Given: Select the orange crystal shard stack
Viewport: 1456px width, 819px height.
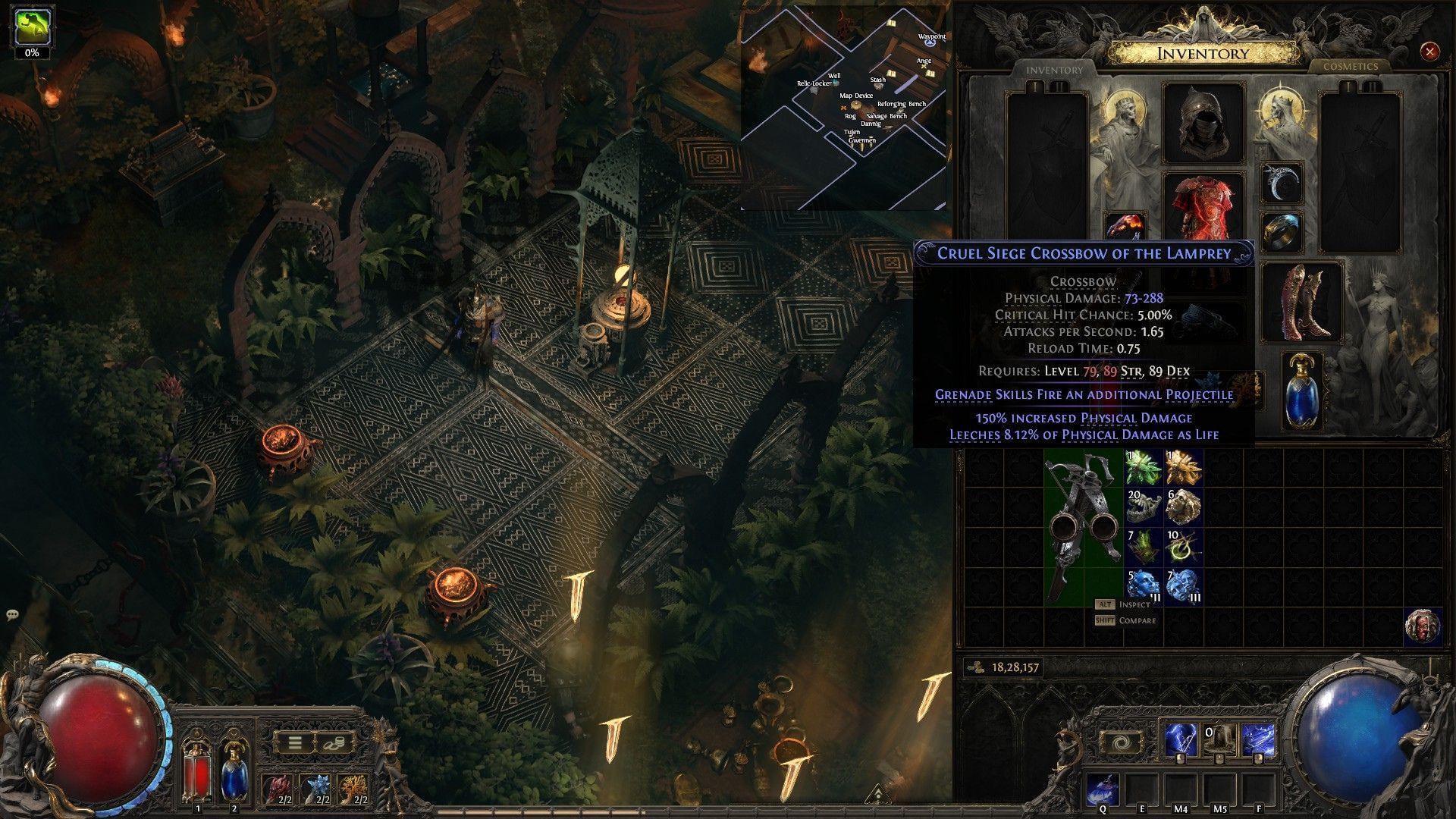Looking at the screenshot, I should (1183, 467).
